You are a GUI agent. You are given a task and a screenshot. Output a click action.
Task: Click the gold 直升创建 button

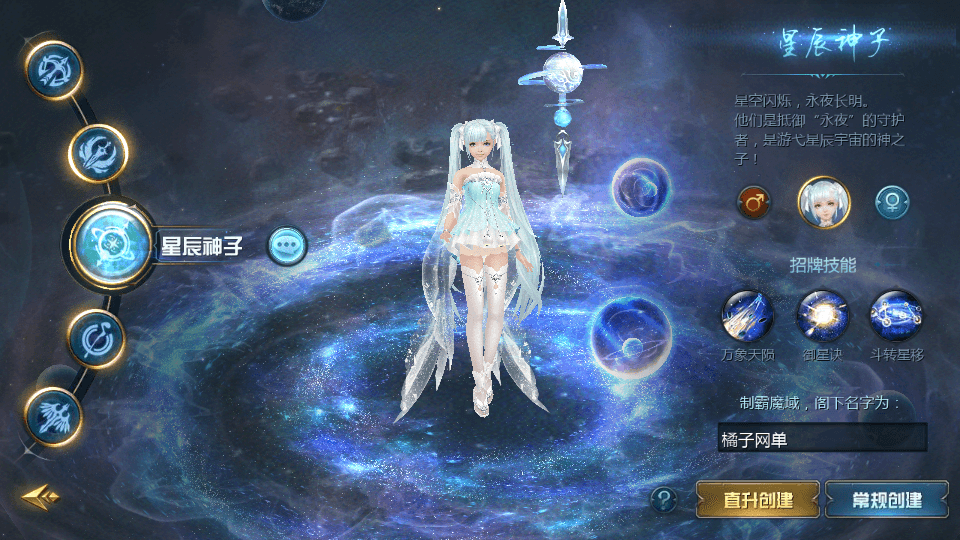[x=757, y=499]
